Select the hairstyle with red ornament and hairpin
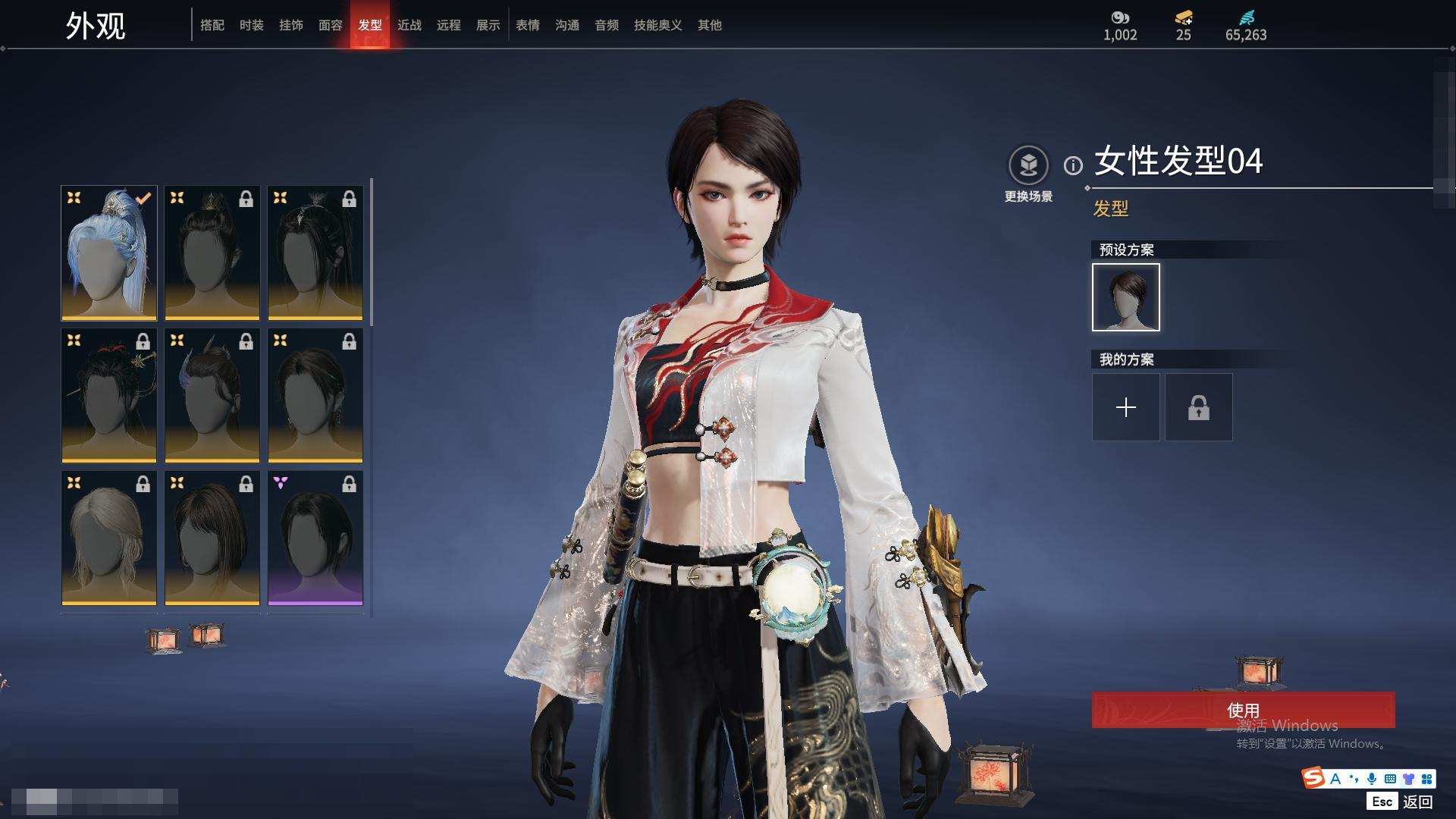Viewport: 1456px width, 819px height. click(x=109, y=396)
